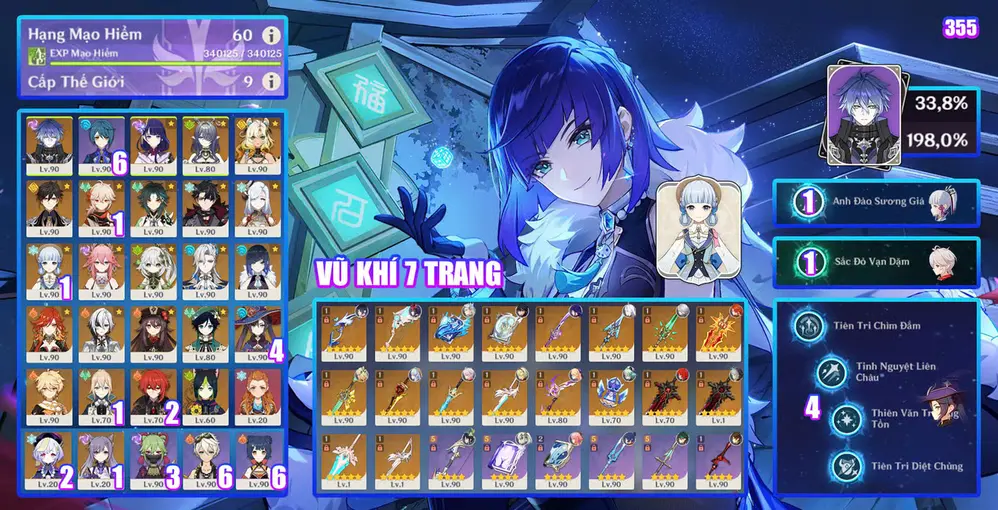The width and height of the screenshot is (998, 510).
Task: Choose the red-haired Diluc portrait
Action: [152, 395]
